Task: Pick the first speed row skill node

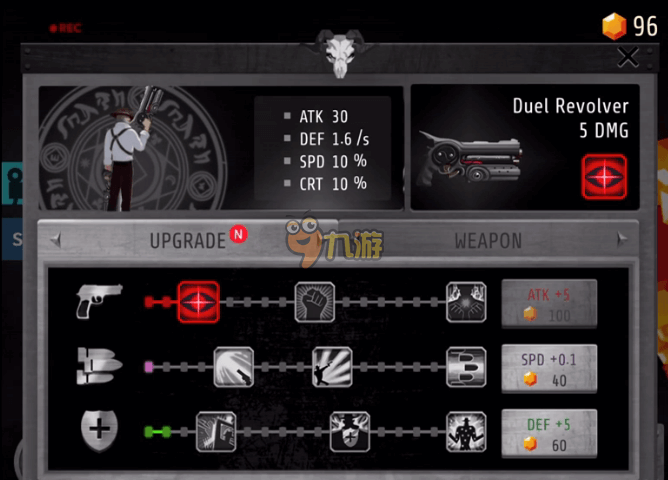Action: click(234, 367)
